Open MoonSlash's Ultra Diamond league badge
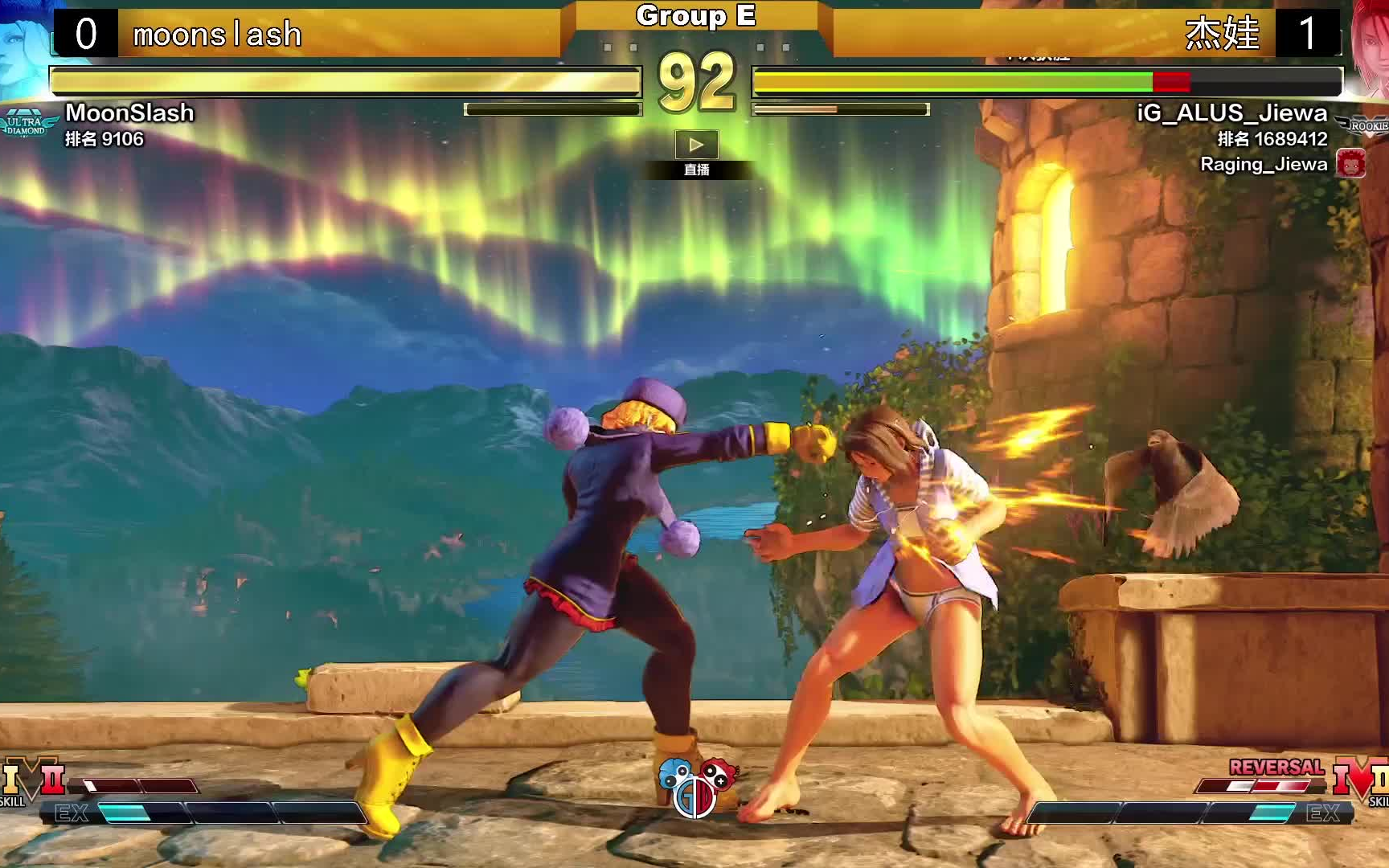1389x868 pixels. coord(27,125)
